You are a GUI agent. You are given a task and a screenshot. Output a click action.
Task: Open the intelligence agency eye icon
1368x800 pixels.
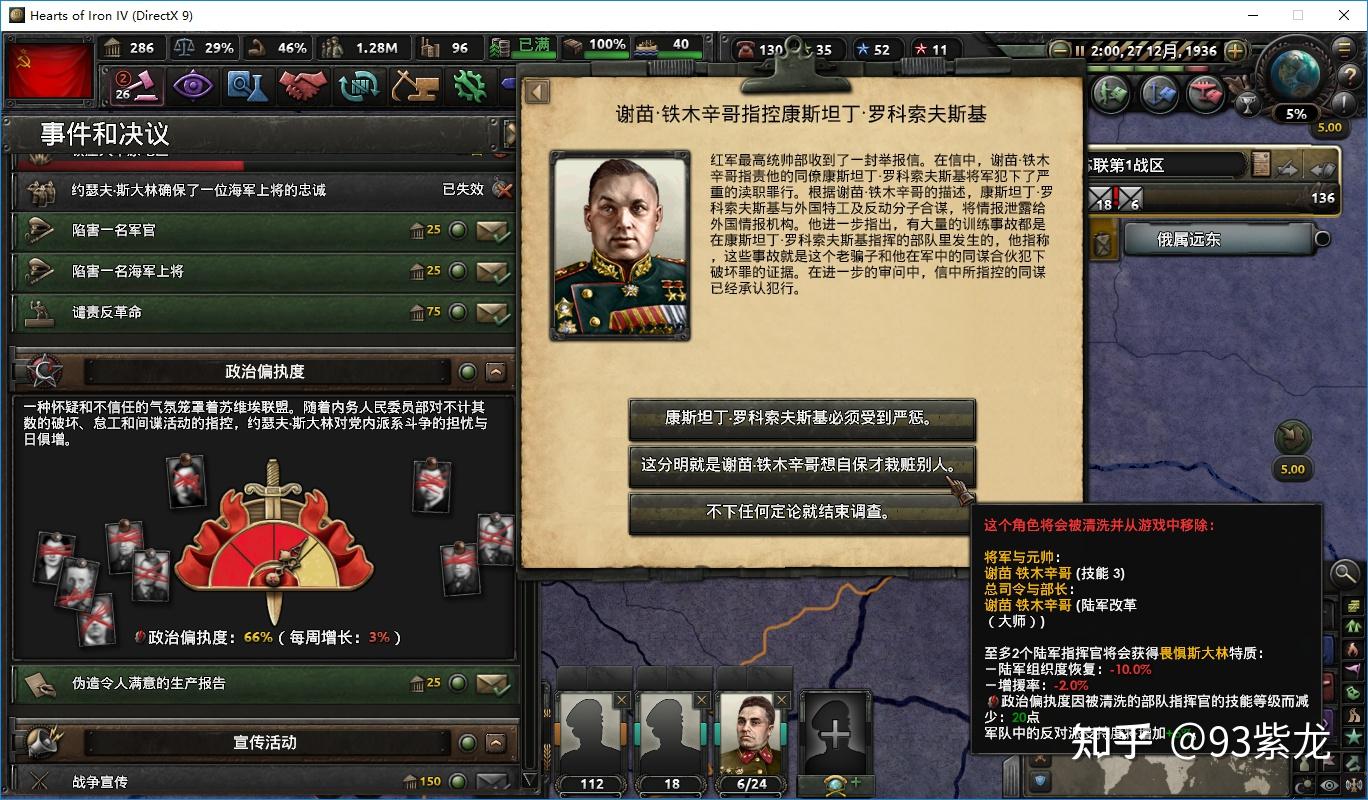pyautogui.click(x=193, y=87)
